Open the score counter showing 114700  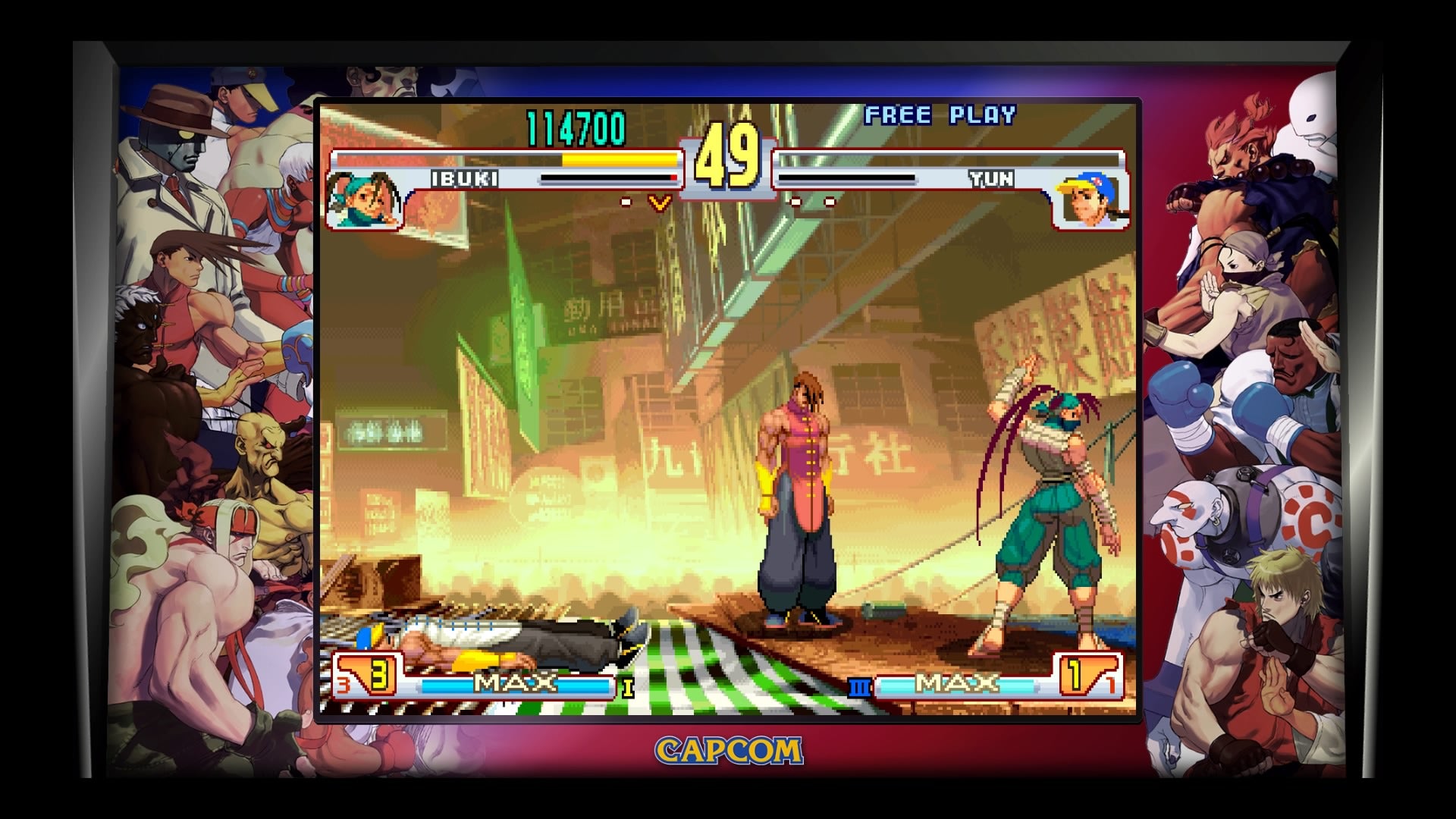coord(576,129)
